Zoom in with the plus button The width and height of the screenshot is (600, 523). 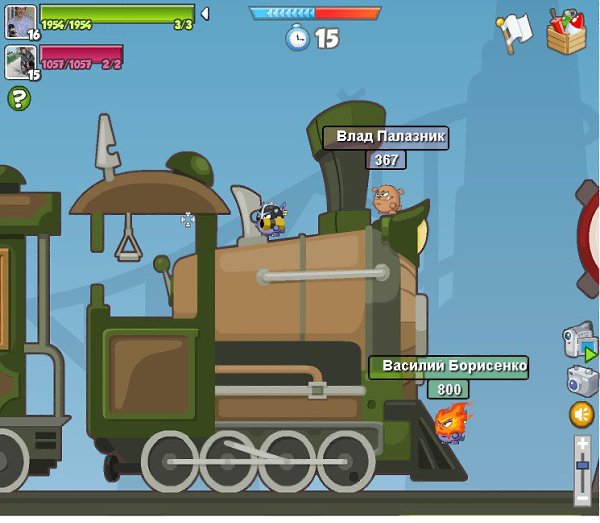click(x=582, y=443)
